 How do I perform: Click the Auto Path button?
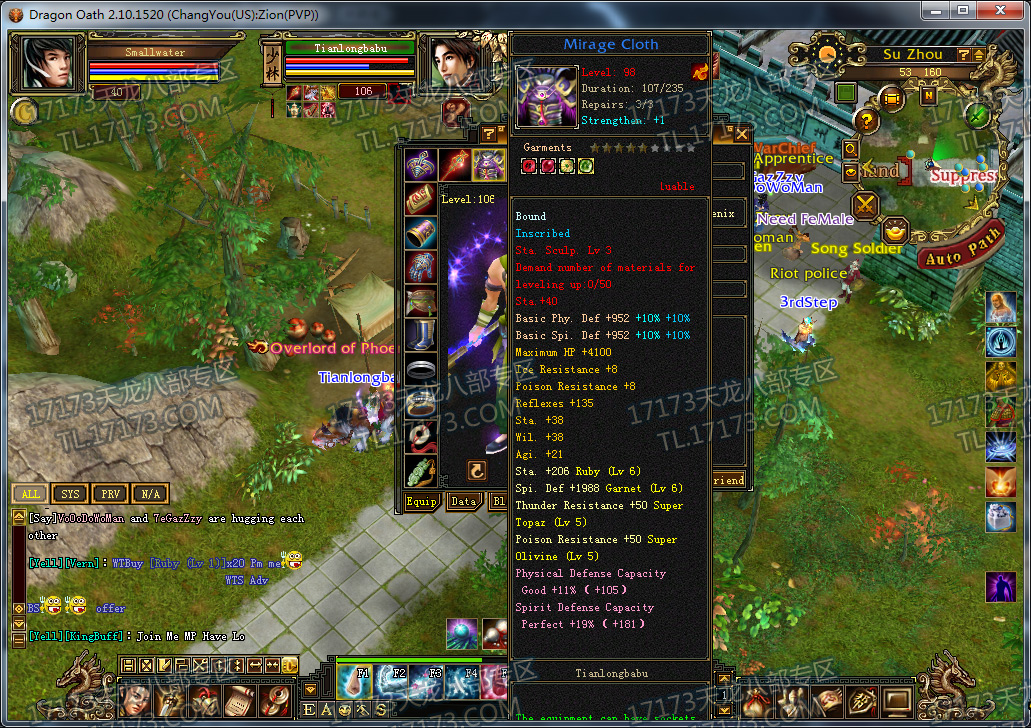962,249
